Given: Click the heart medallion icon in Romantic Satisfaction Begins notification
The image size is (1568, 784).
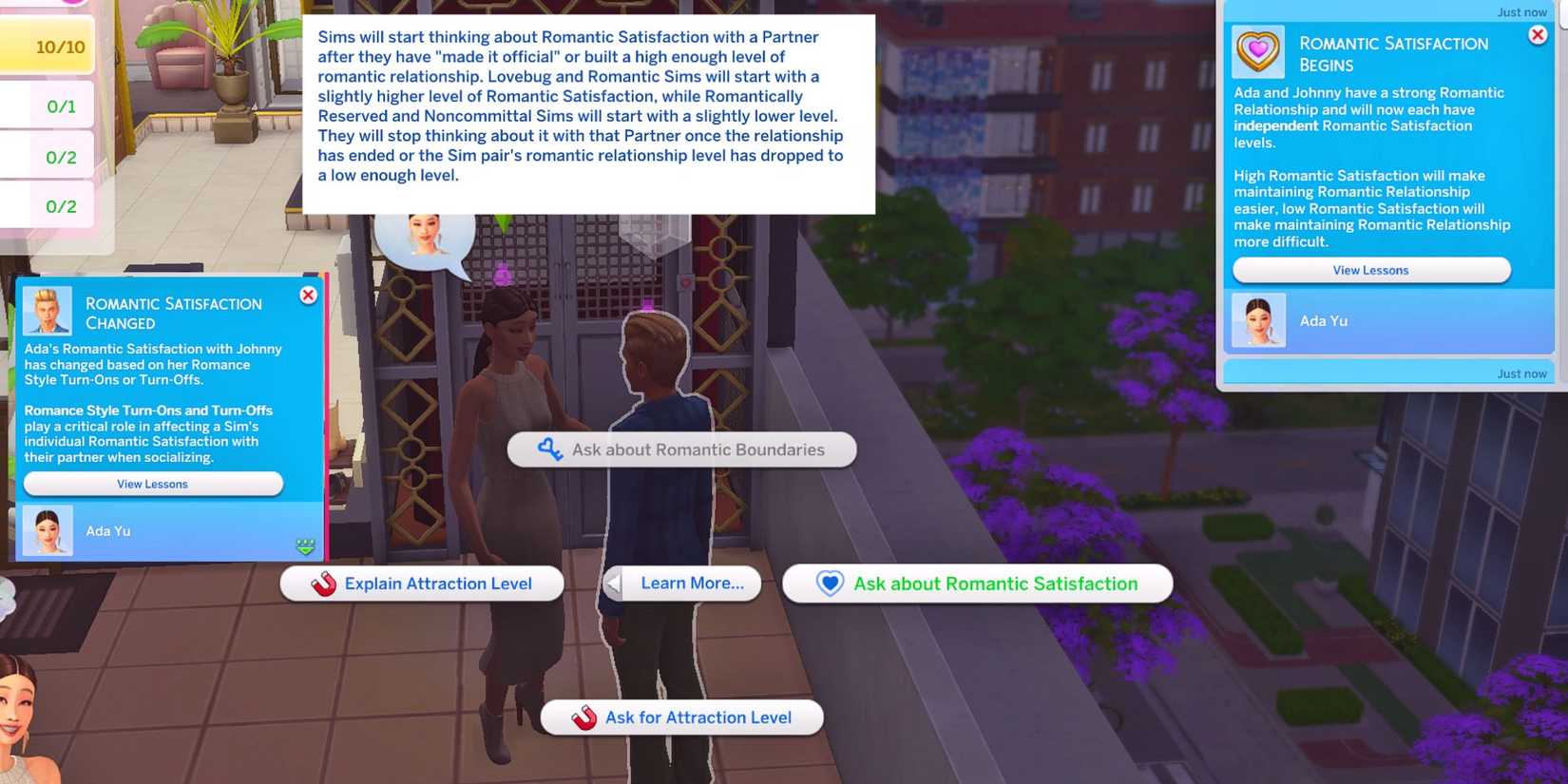Looking at the screenshot, I should pyautogui.click(x=1256, y=51).
